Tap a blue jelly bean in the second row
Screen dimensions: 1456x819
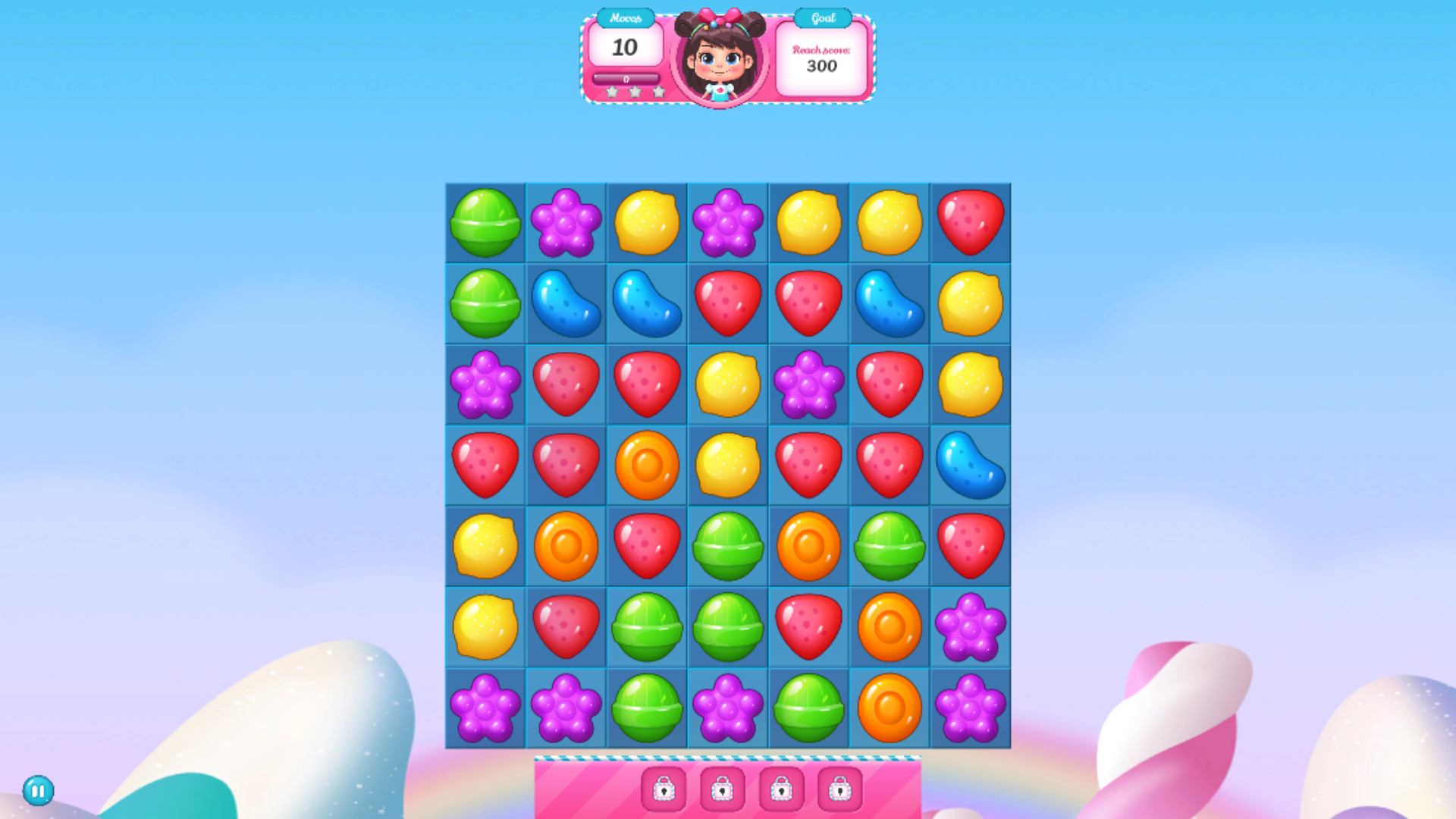pos(566,304)
